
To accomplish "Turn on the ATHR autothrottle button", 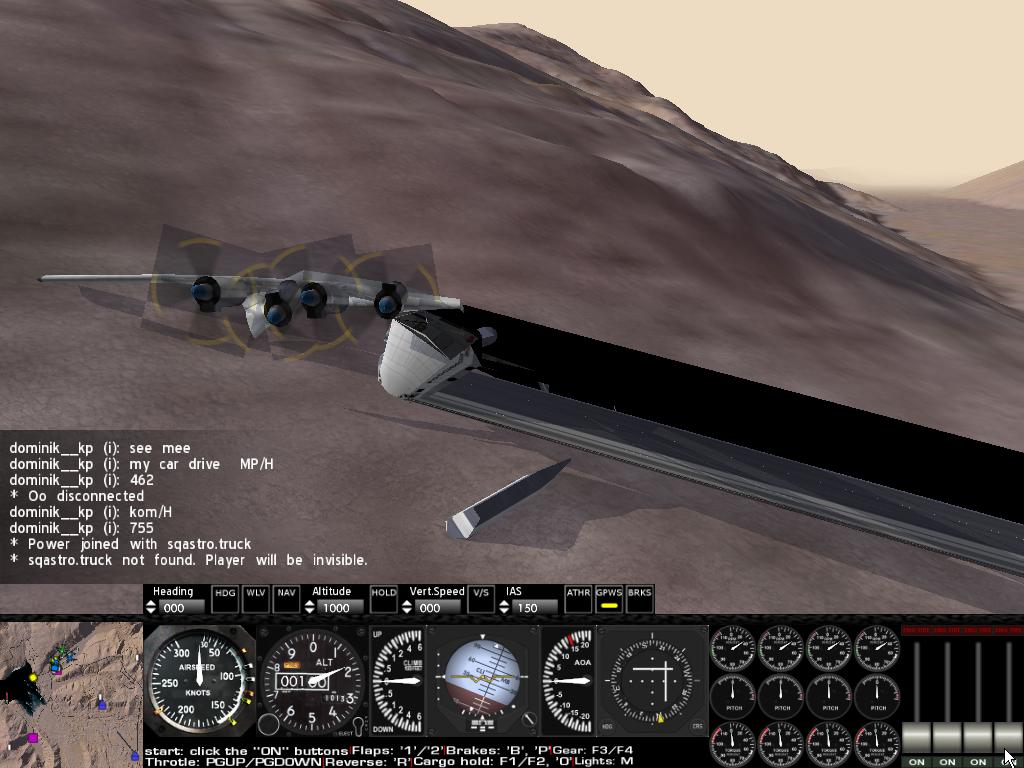I will 578,598.
